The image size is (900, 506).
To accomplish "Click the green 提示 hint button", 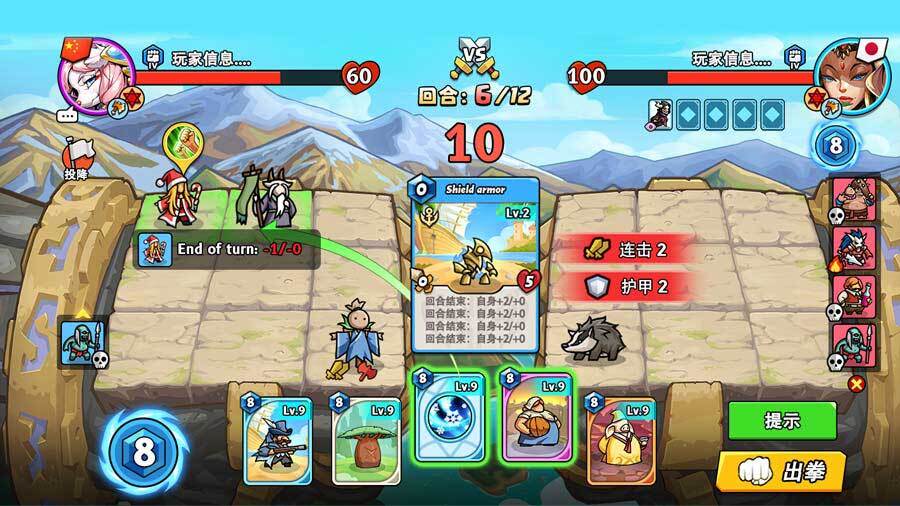I will 781,421.
